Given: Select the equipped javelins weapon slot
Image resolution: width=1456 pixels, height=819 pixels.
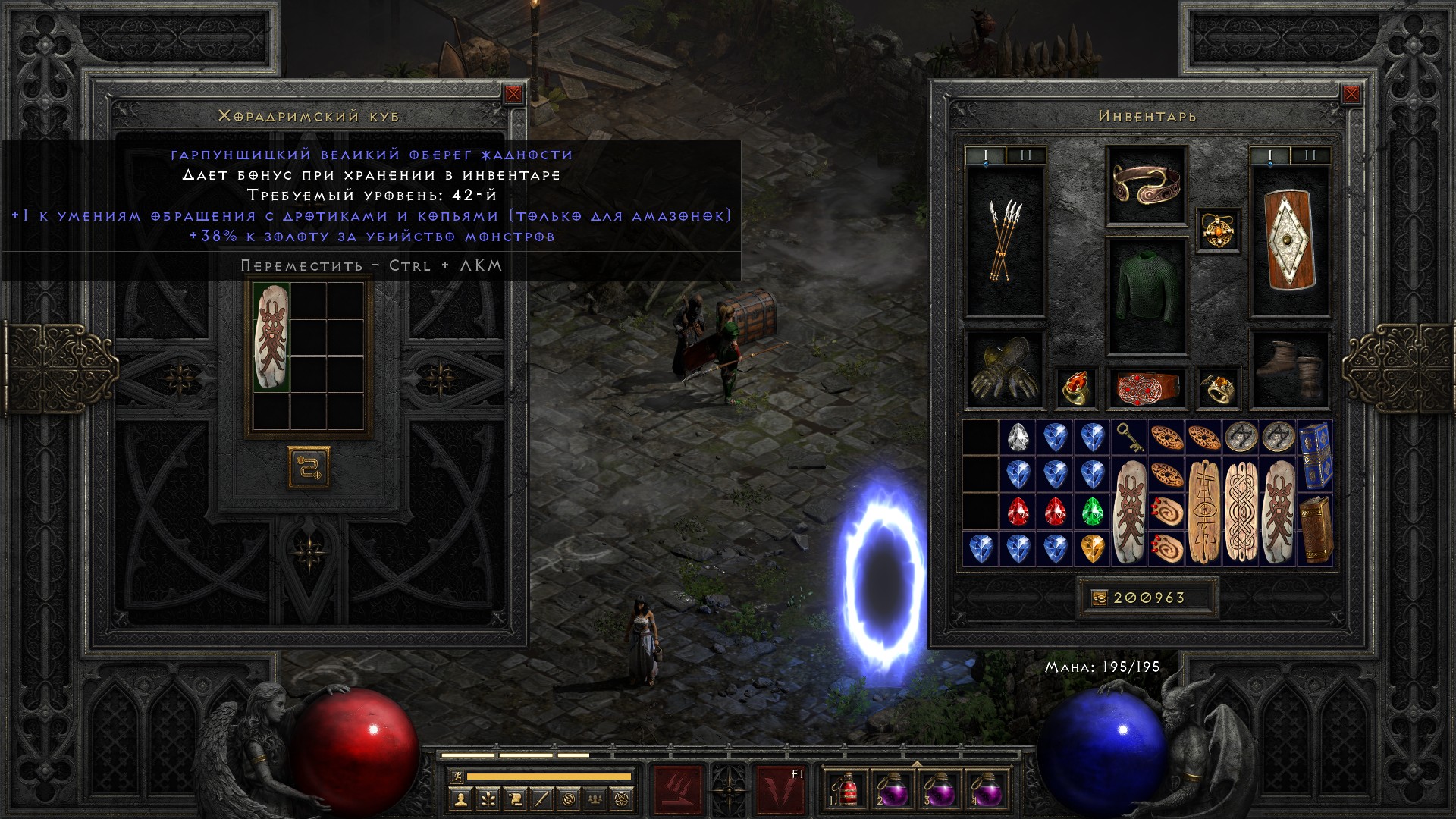Looking at the screenshot, I should pyautogui.click(x=1005, y=241).
